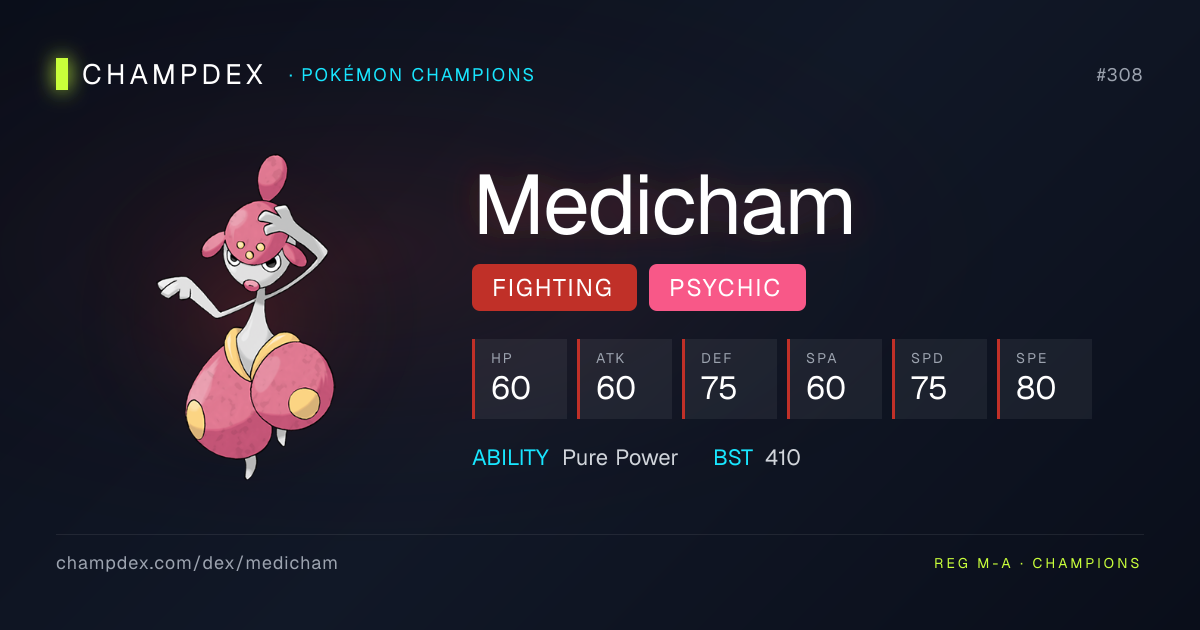The image size is (1200, 630).
Task: Select the Fighting type badge
Action: click(x=553, y=288)
